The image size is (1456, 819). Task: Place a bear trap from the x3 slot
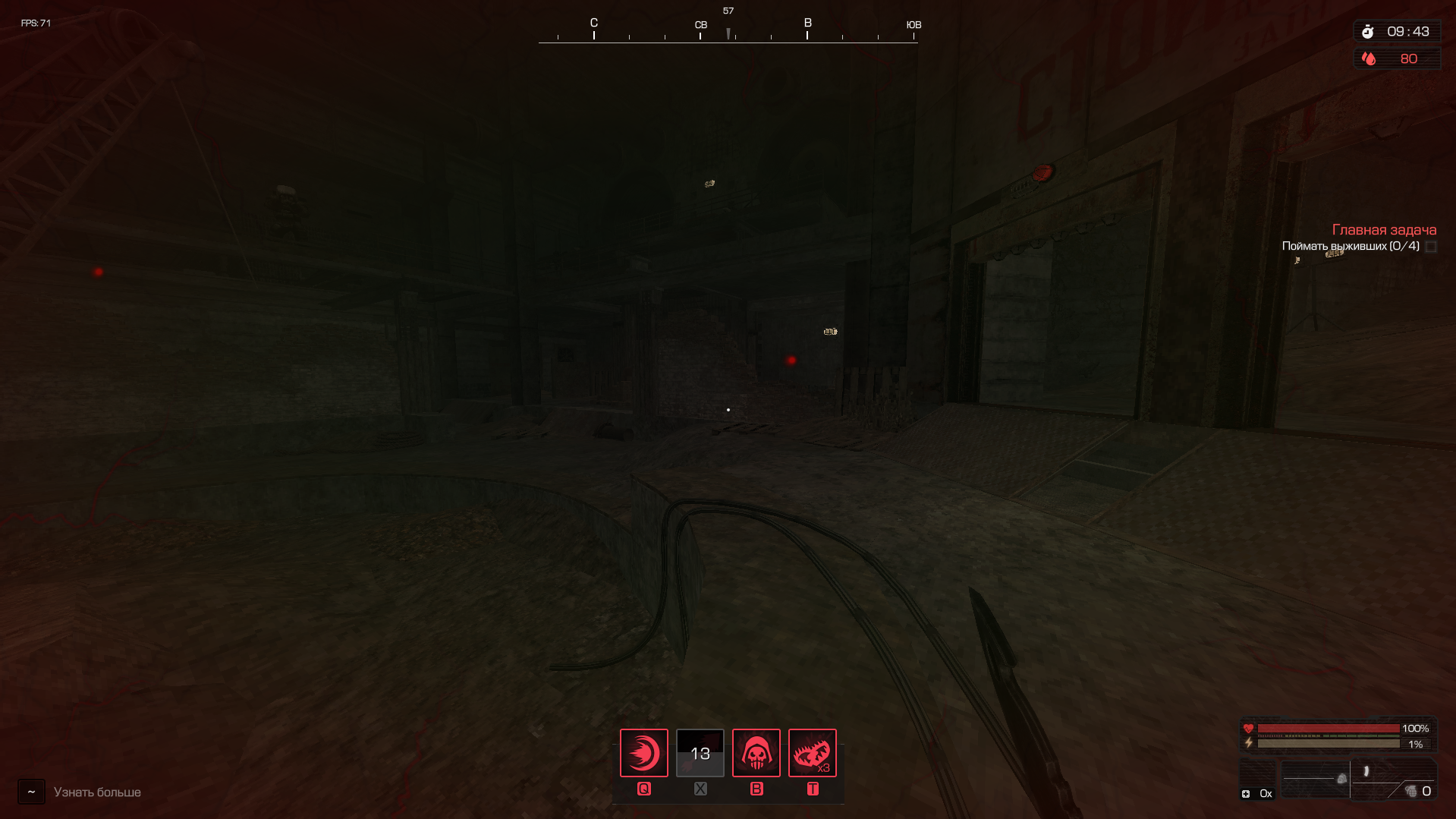pyautogui.click(x=812, y=753)
